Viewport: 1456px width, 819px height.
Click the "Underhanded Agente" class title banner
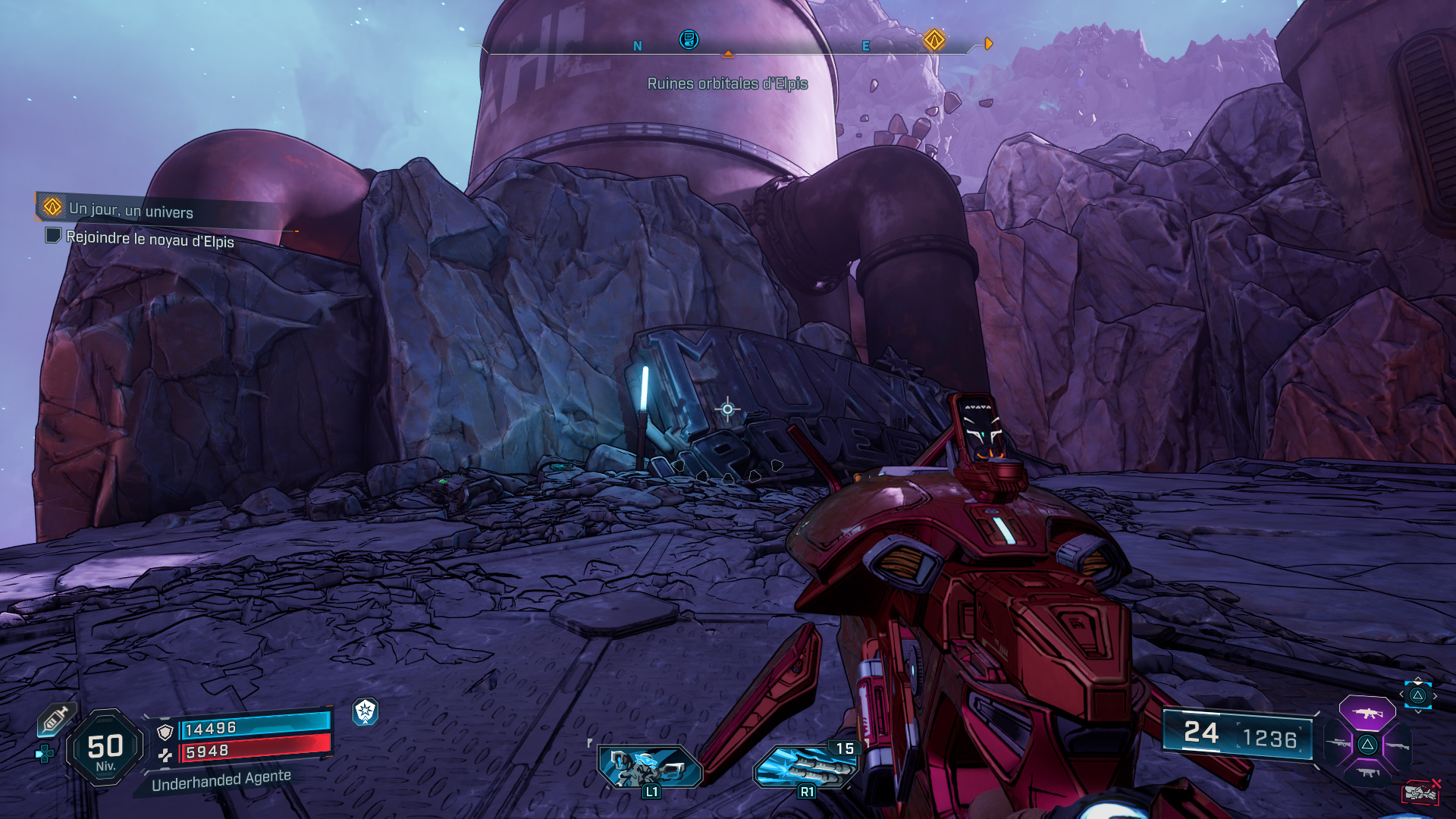click(x=221, y=780)
